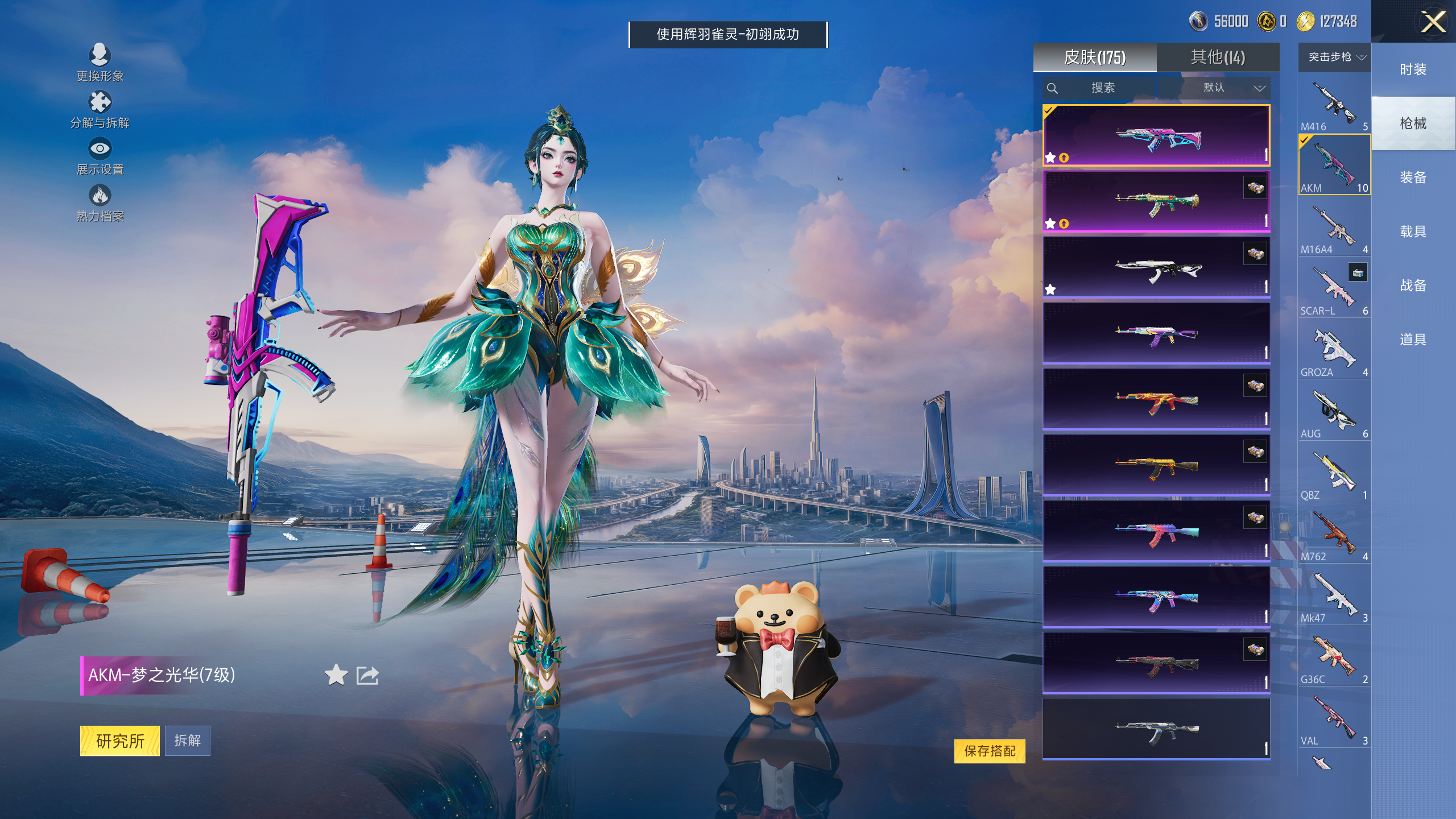Close the inventory screen with the X
This screenshot has height=819, width=1456.
click(1433, 23)
